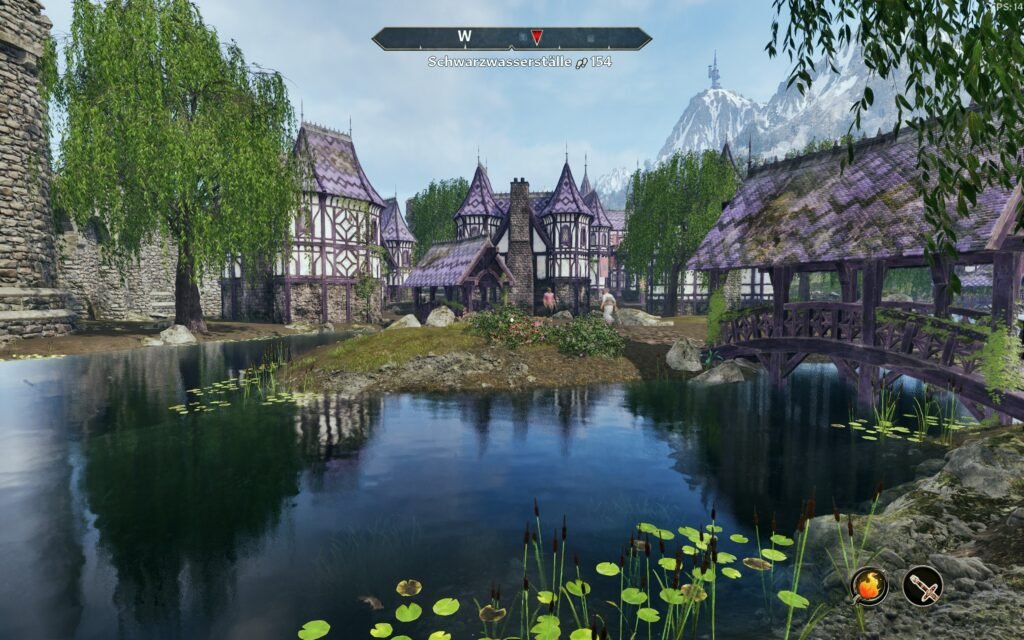This screenshot has width=1024, height=640.
Task: Click the compass bar showing West
Action: tap(465, 38)
